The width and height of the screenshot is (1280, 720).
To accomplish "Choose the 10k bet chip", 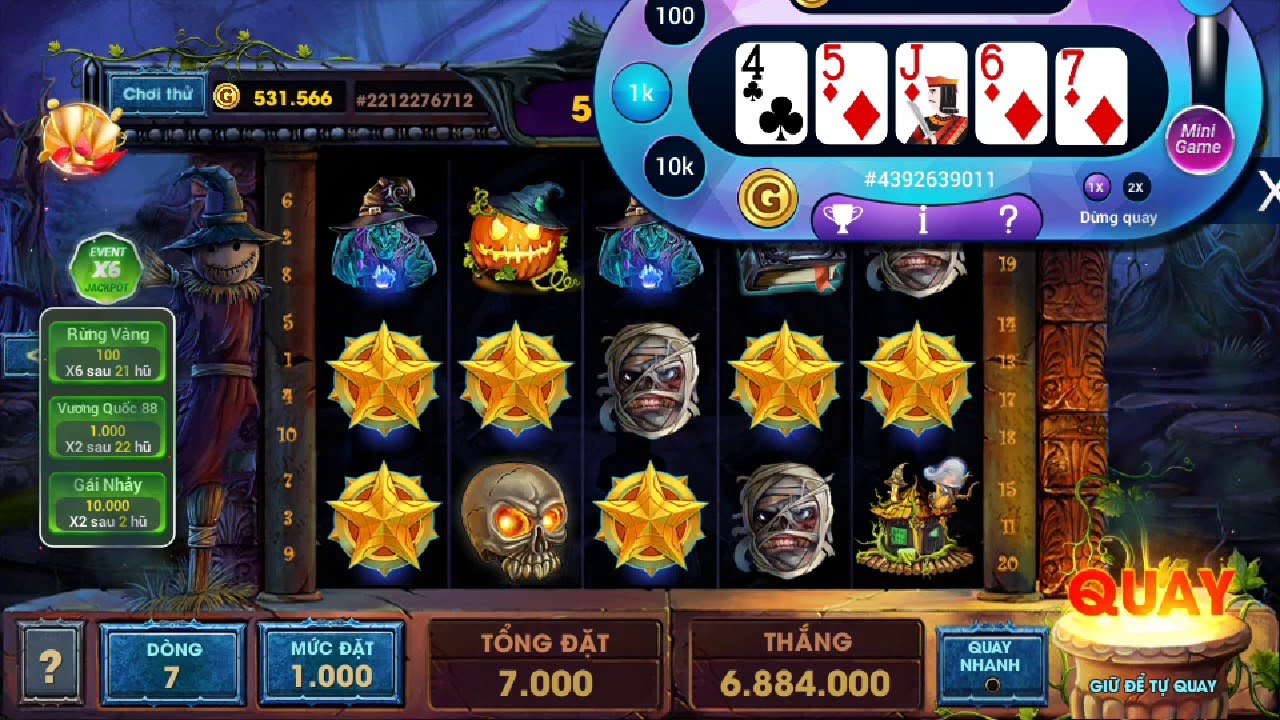I will [674, 166].
